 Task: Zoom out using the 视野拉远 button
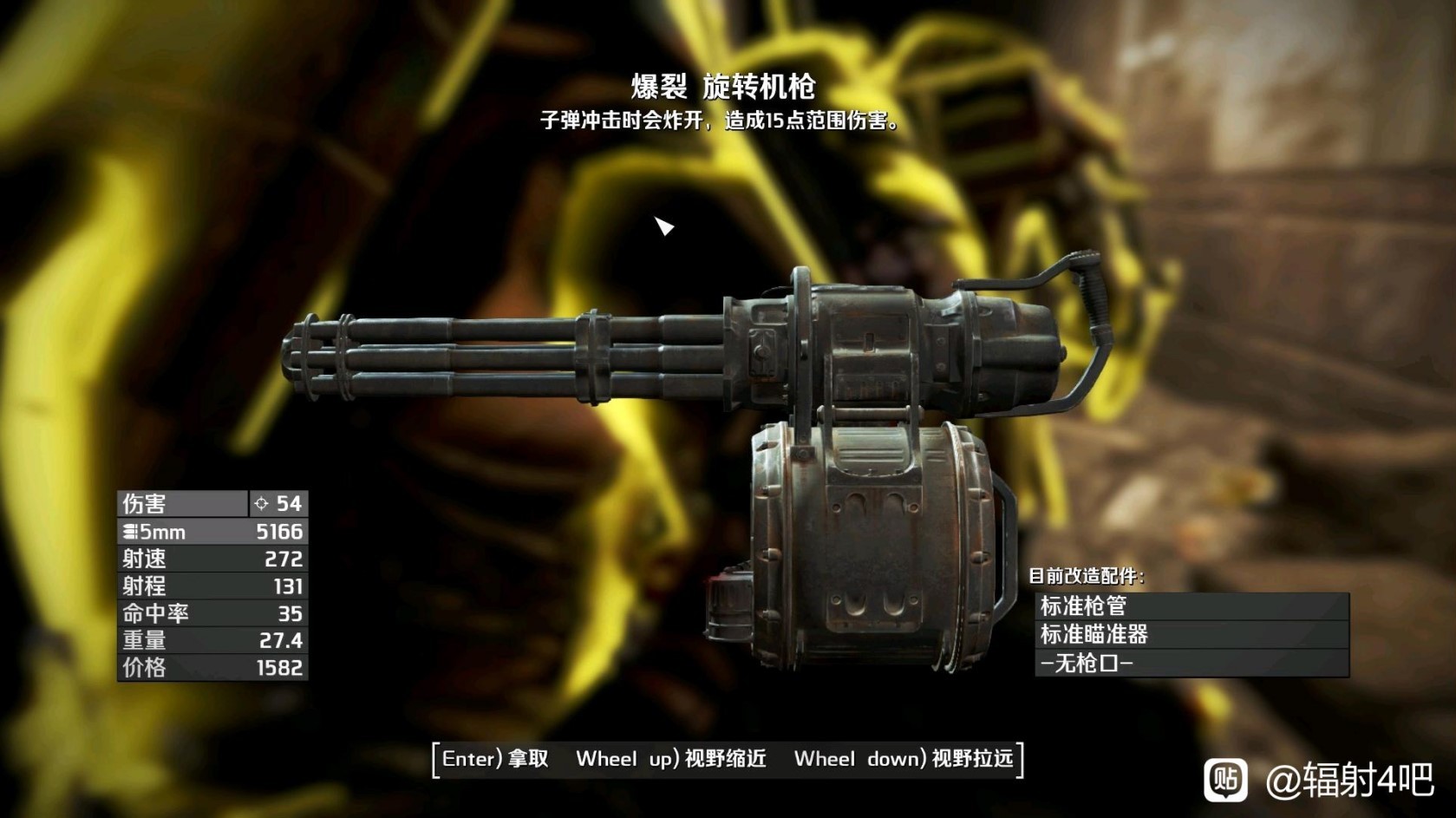pos(904,759)
